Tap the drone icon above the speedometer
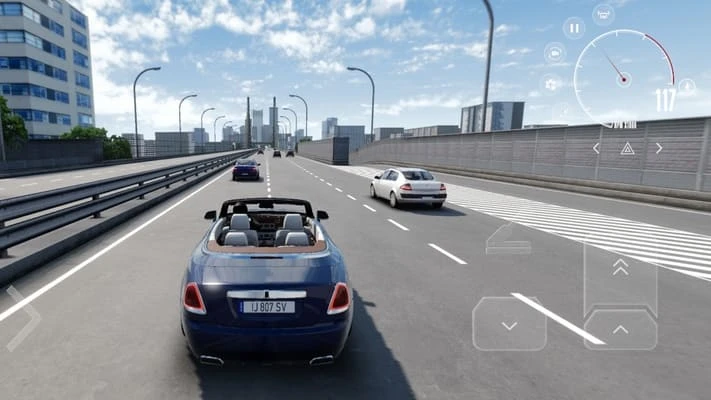Screen dimensions: 711x400 coord(603,14)
